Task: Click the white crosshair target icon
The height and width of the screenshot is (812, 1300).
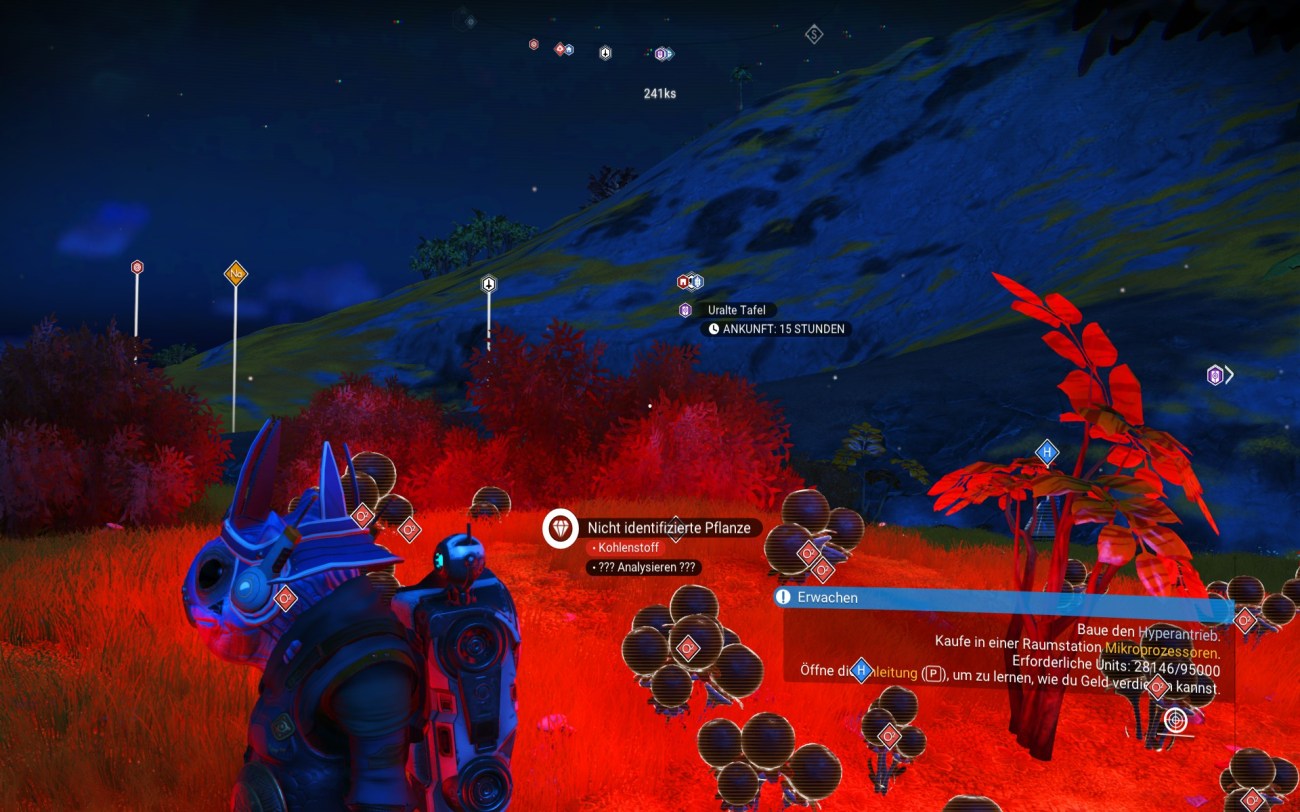Action: [1176, 719]
